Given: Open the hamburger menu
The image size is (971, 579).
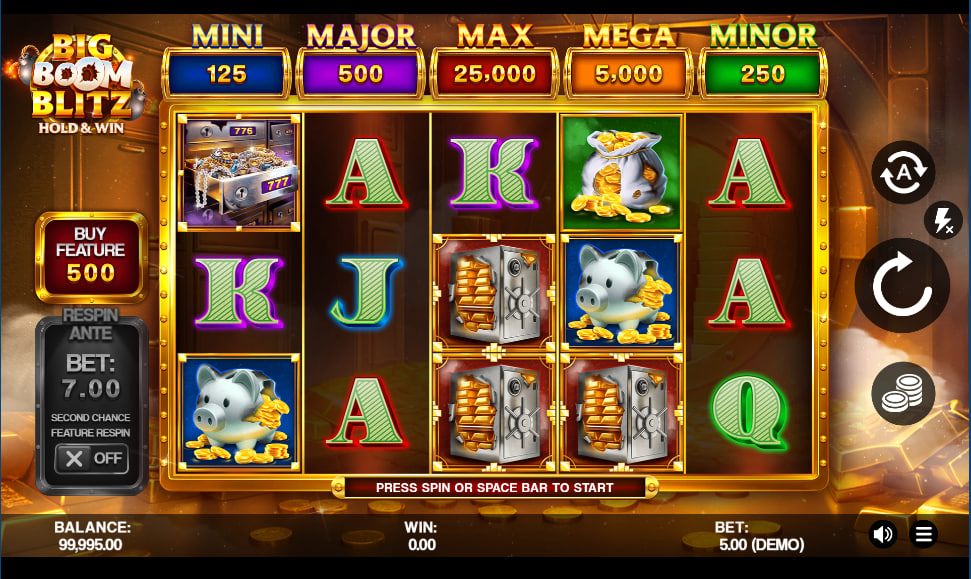Looking at the screenshot, I should [924, 534].
